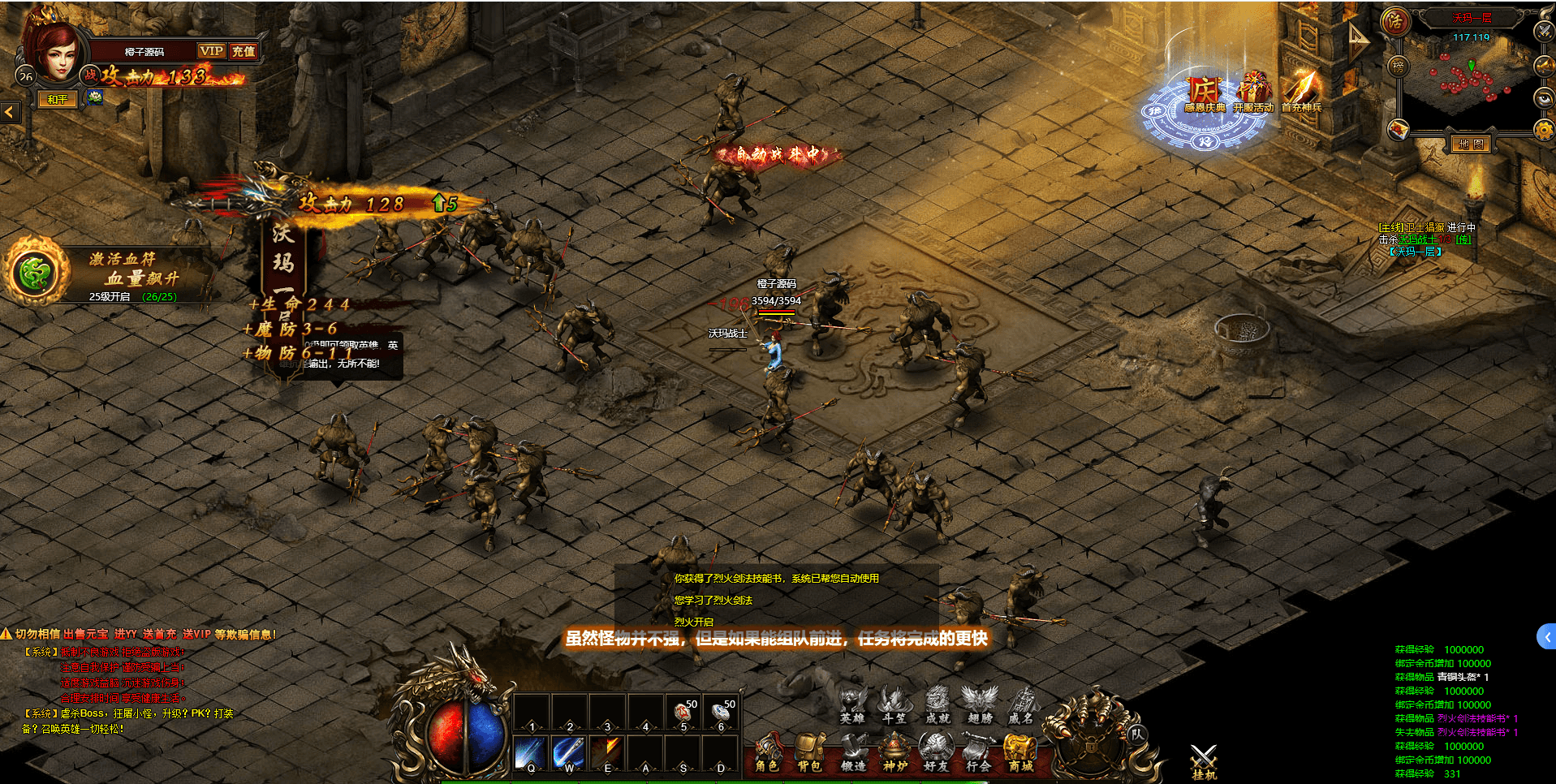The width and height of the screenshot is (1556, 784).
Task: Open the 活 activity round button
Action: [1395, 21]
